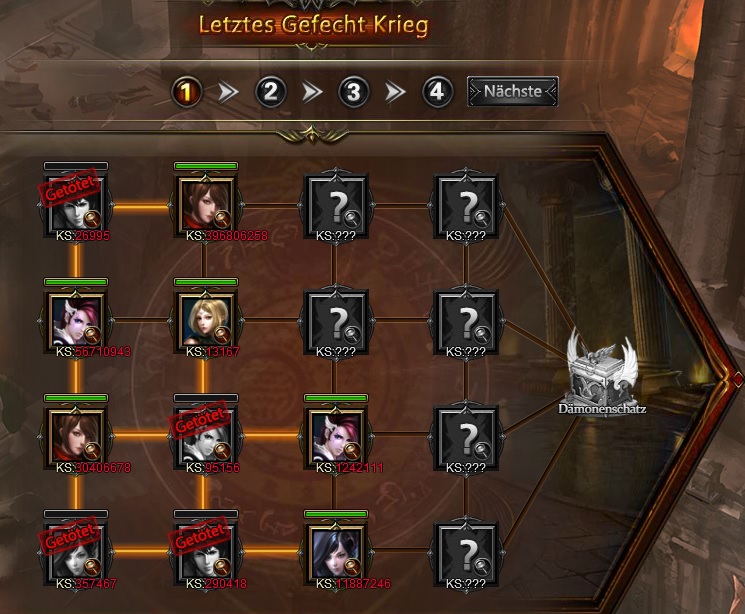The height and width of the screenshot is (614, 745).
Task: Select the opponent with KS 11887246
Action: (x=335, y=553)
